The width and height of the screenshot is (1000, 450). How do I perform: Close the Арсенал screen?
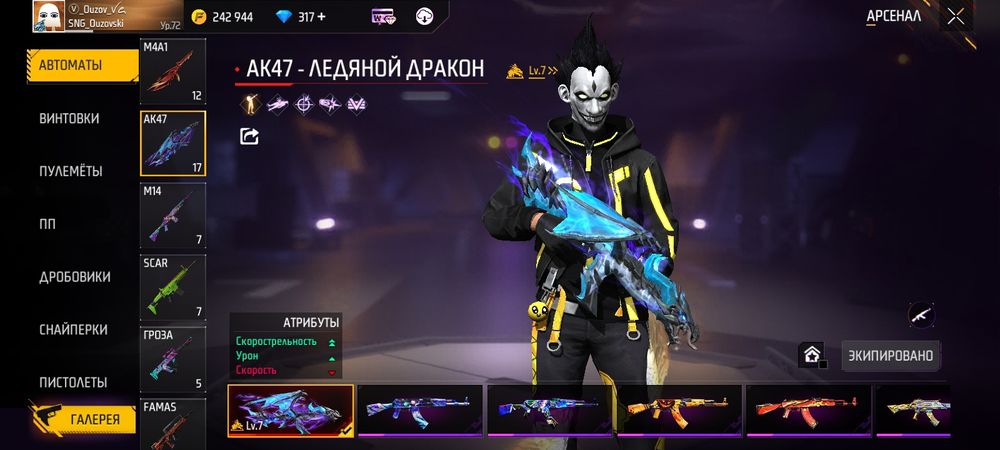pos(956,16)
